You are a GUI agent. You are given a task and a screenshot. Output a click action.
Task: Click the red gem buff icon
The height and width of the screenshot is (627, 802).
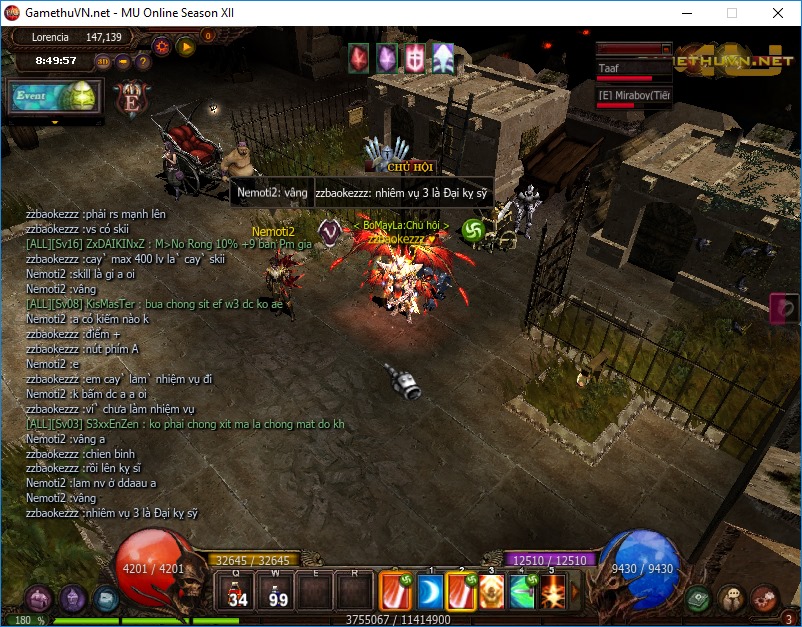(358, 58)
